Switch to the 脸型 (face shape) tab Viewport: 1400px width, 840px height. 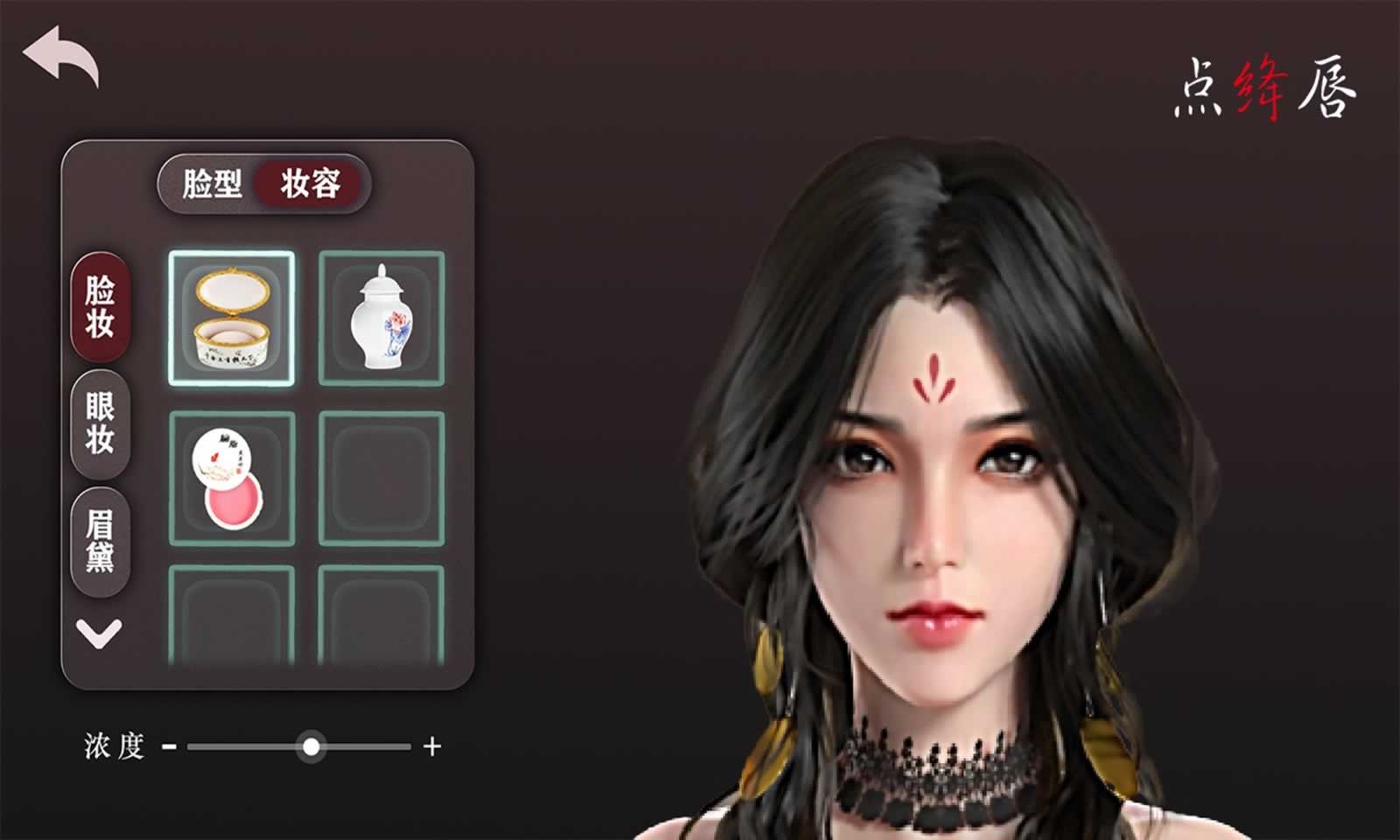[211, 184]
